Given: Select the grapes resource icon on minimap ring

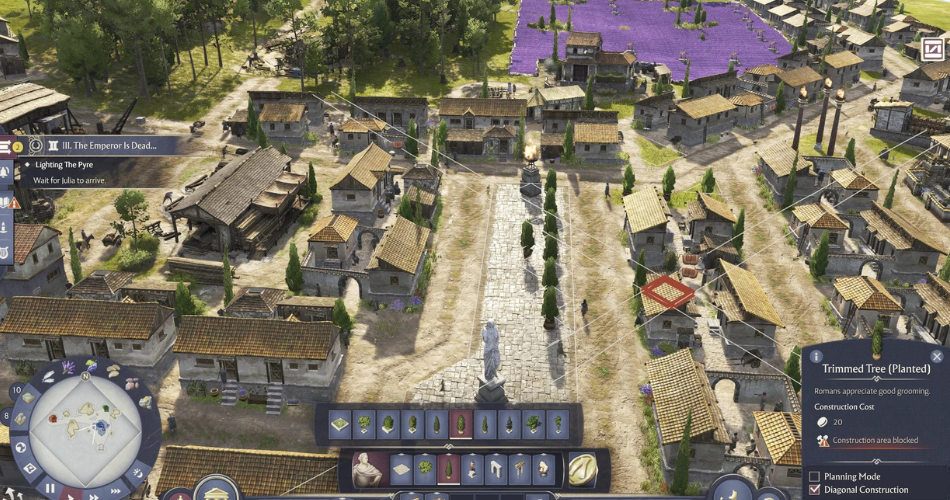Looking at the screenshot, I should tap(90, 364).
